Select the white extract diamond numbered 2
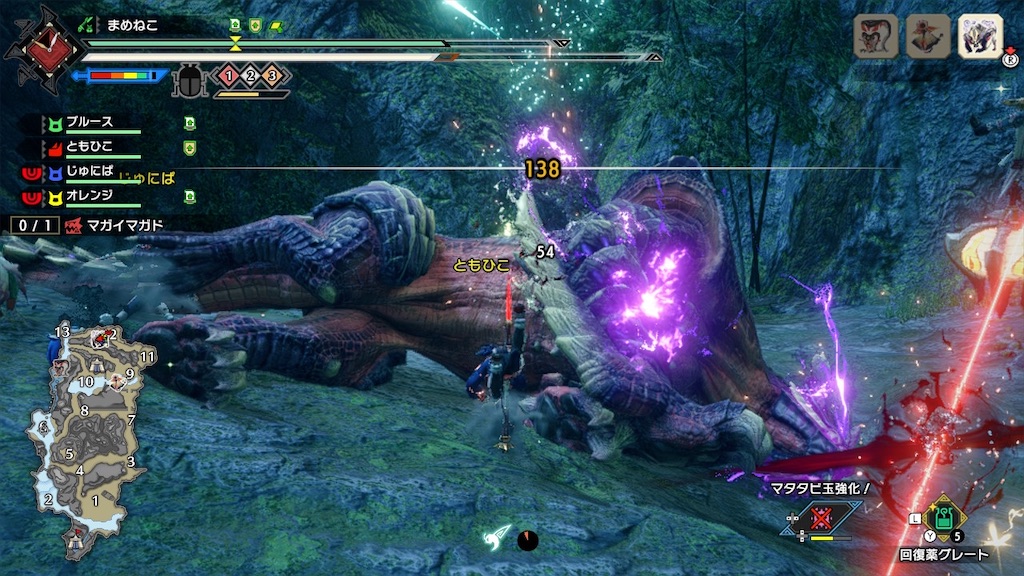The height and width of the screenshot is (576, 1024). pos(249,74)
